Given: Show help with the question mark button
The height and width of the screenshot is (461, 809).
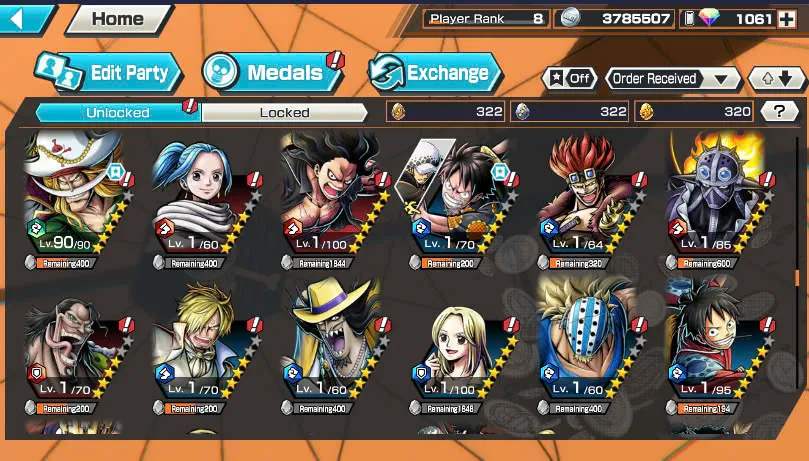Looking at the screenshot, I should pyautogui.click(x=779, y=112).
